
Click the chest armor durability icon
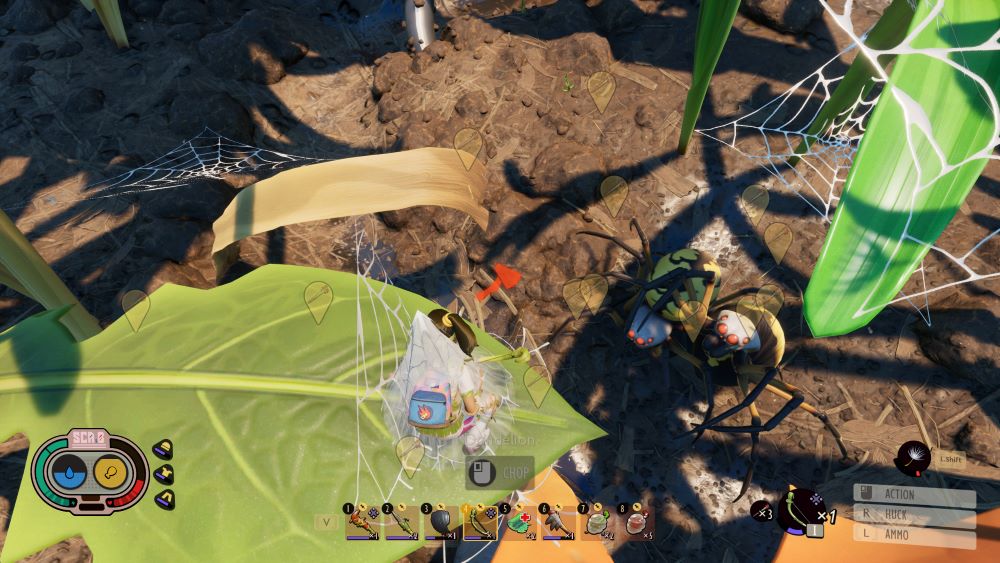[163, 474]
